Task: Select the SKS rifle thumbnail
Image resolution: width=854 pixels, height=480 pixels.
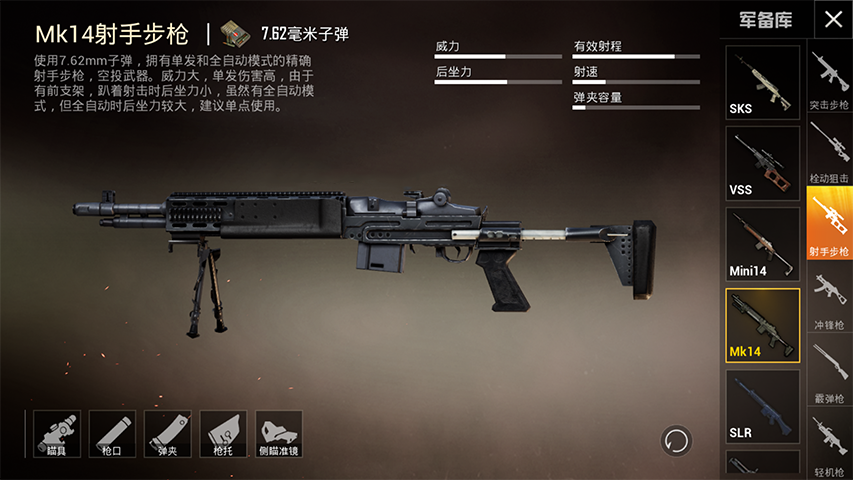Action: point(762,83)
